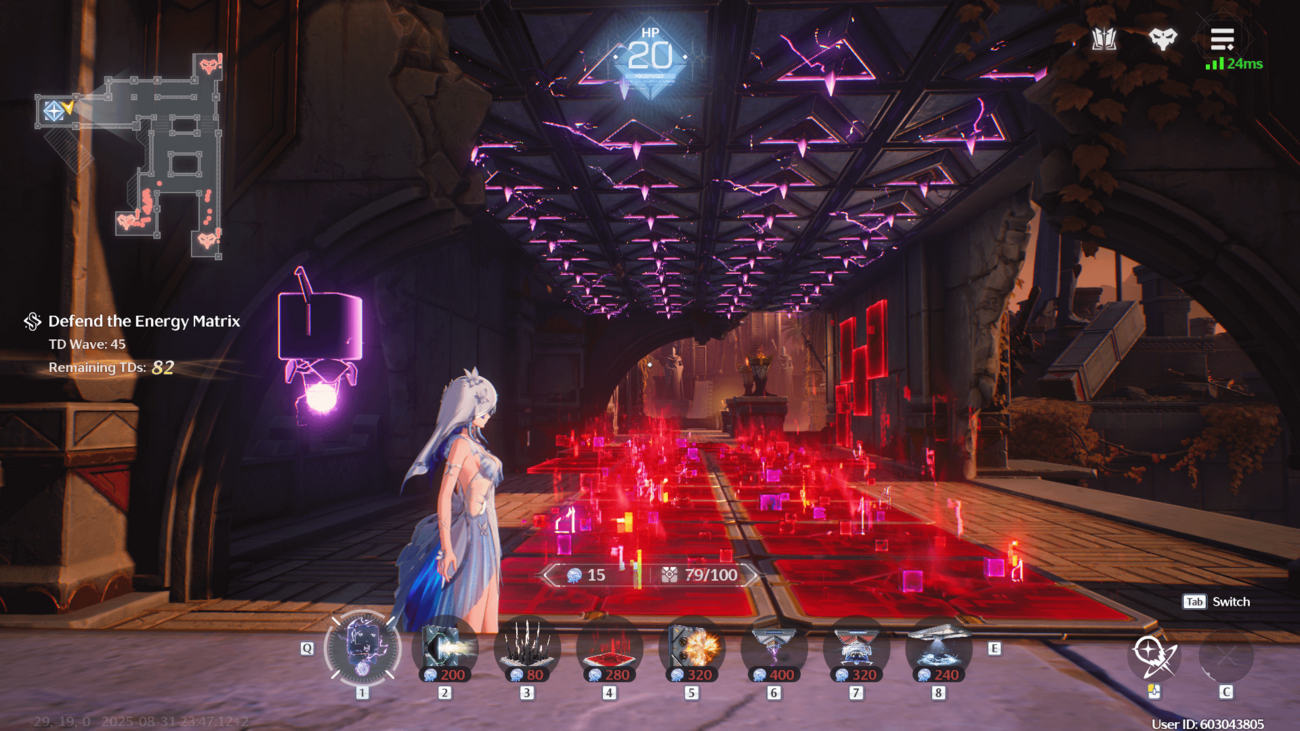Pick the spike trap costing 80
The height and width of the screenshot is (731, 1300).
[527, 648]
